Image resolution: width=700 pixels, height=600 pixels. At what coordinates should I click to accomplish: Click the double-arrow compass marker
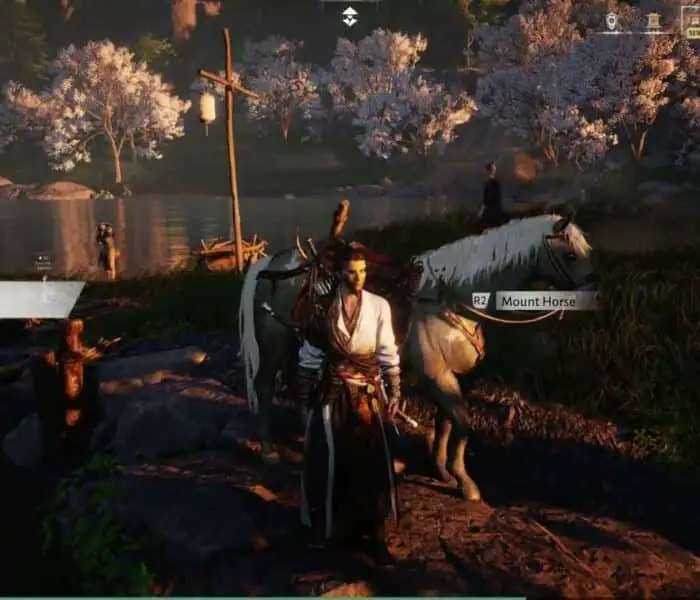(x=349, y=15)
